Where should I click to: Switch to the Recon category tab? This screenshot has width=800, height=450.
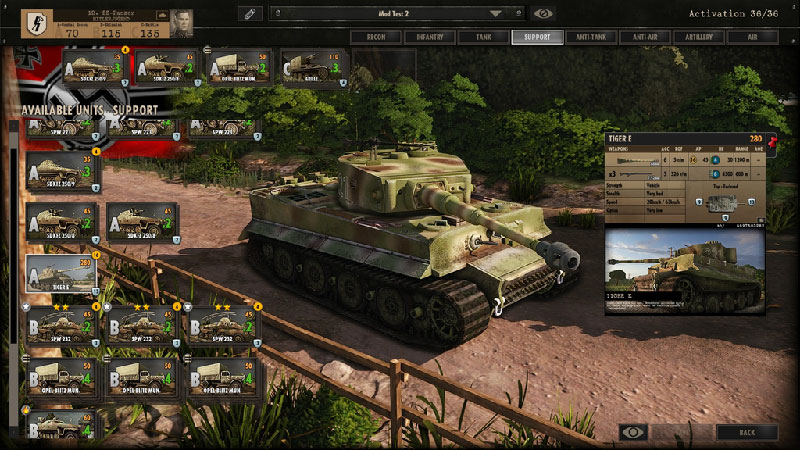click(x=375, y=37)
